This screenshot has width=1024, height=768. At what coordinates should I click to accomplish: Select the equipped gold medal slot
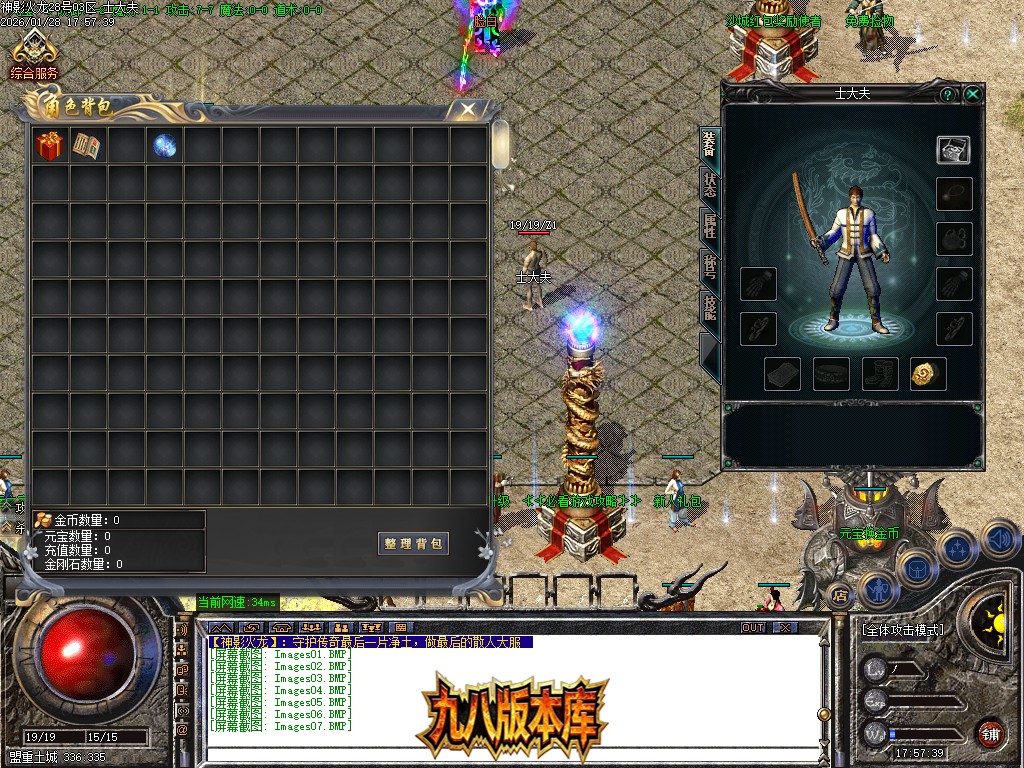coord(928,374)
